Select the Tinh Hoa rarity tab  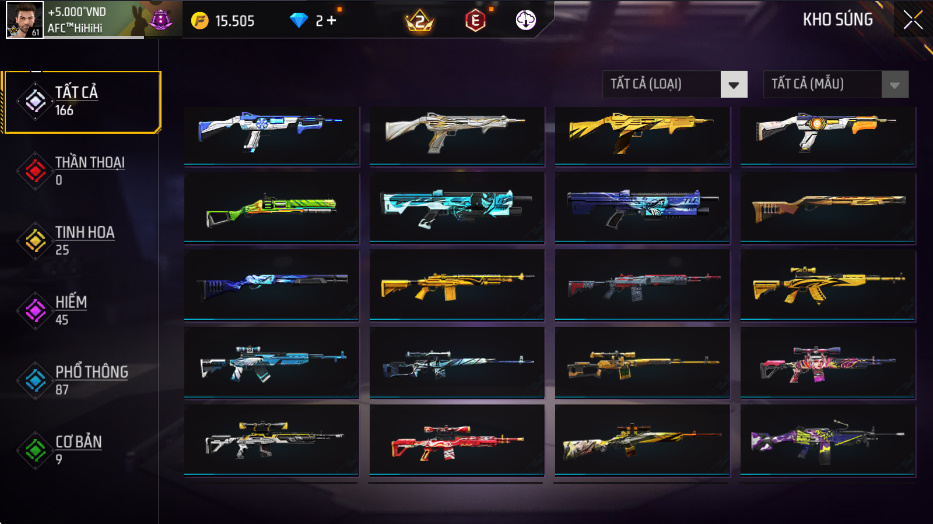[x=80, y=240]
